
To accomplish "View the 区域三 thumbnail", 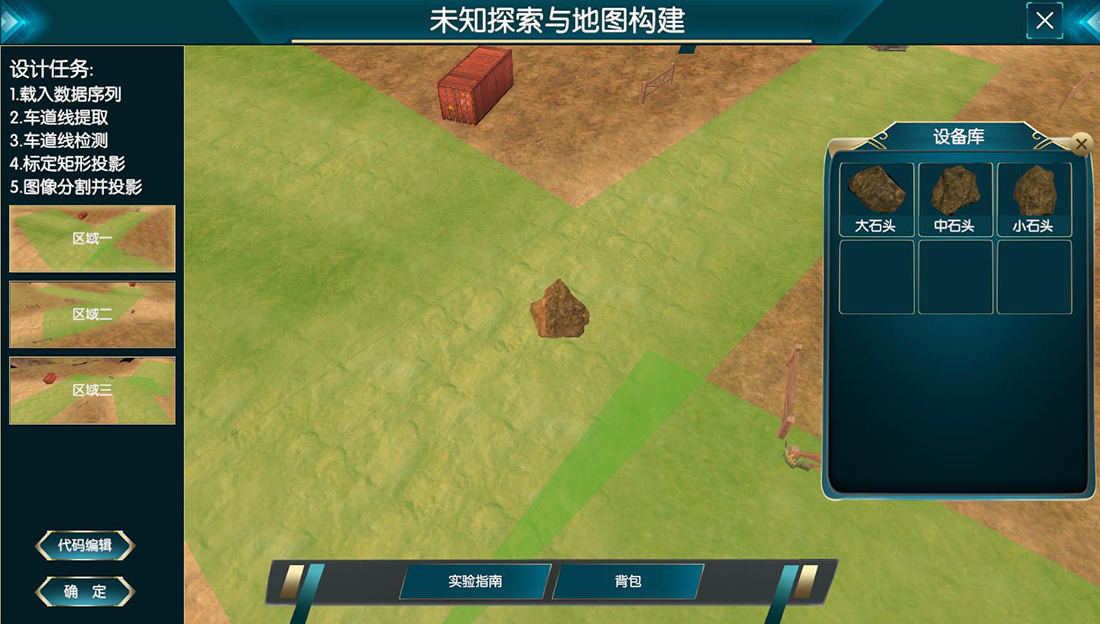I will tap(92, 390).
